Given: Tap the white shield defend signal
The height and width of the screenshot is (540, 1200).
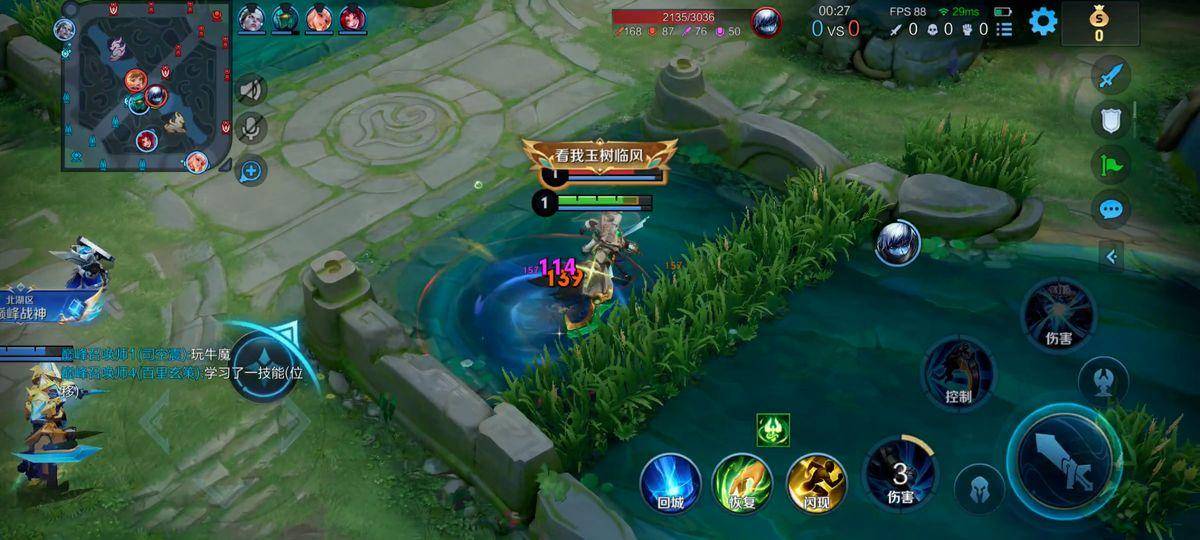Looking at the screenshot, I should click(x=1112, y=119).
